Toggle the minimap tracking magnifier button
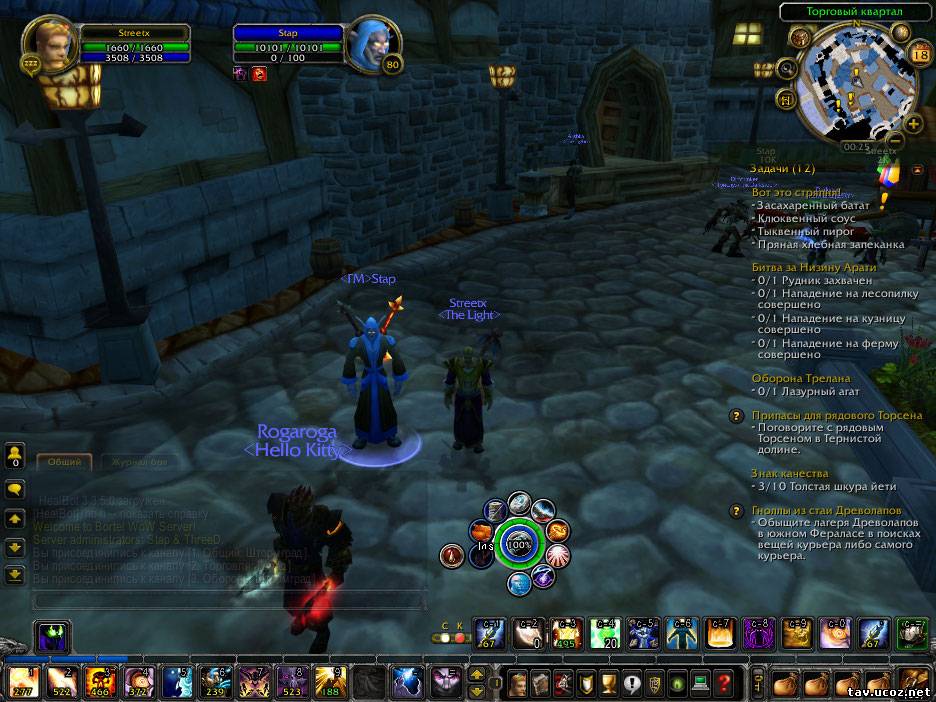This screenshot has height=702, width=936. [788, 69]
